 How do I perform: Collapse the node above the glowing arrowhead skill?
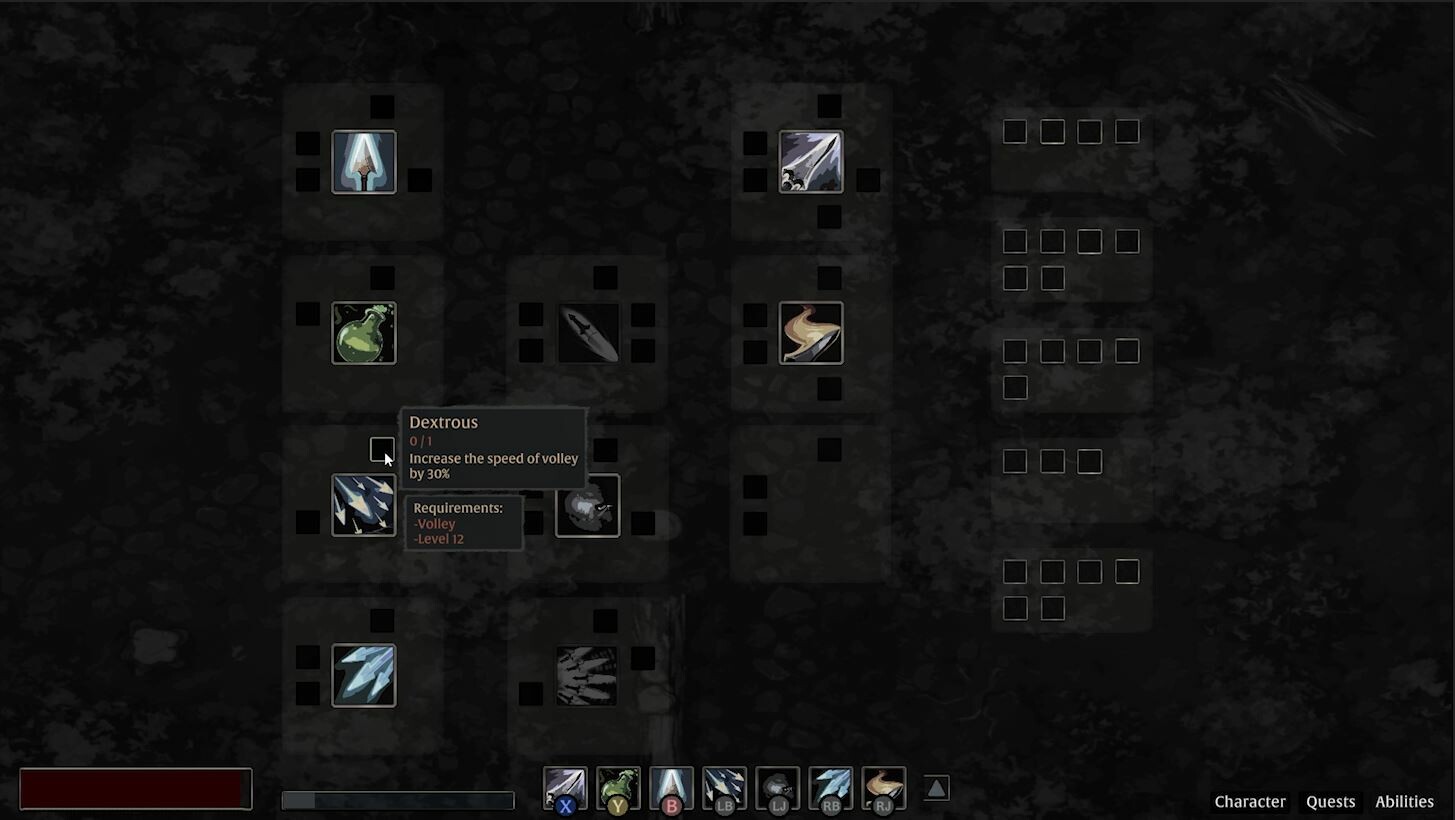381,105
